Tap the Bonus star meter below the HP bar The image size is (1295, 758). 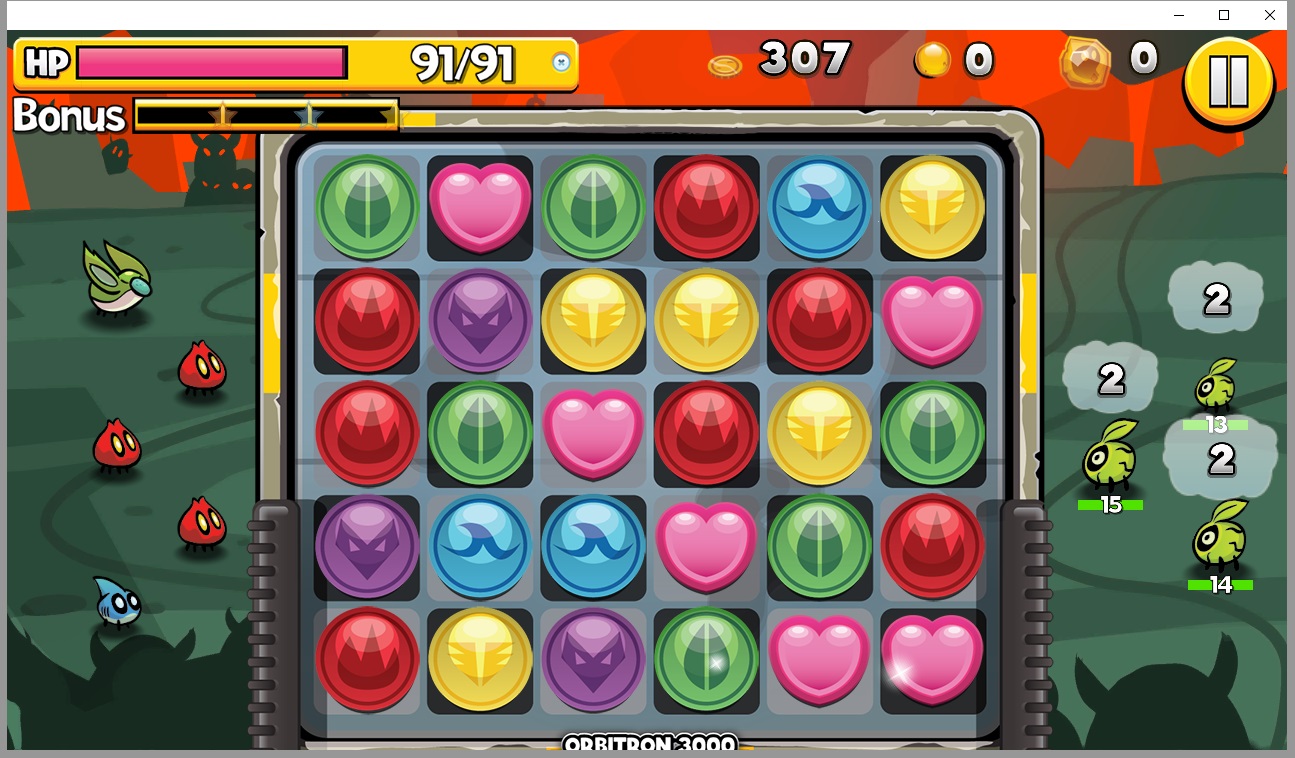(265, 116)
